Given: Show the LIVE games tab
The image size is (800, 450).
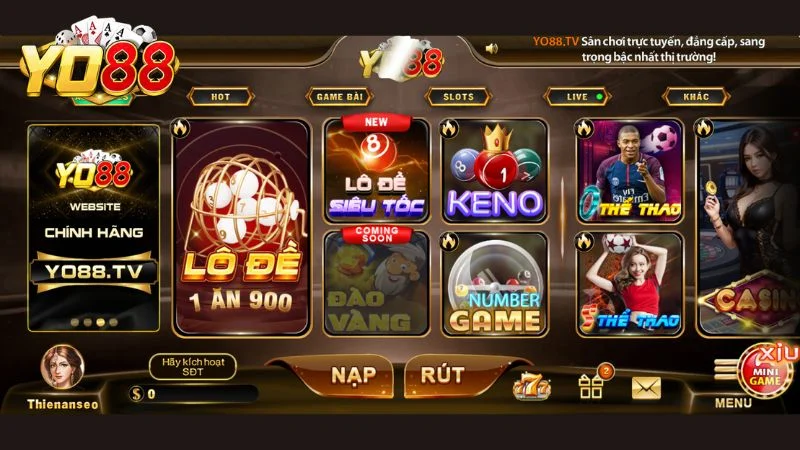Looking at the screenshot, I should 577,97.
